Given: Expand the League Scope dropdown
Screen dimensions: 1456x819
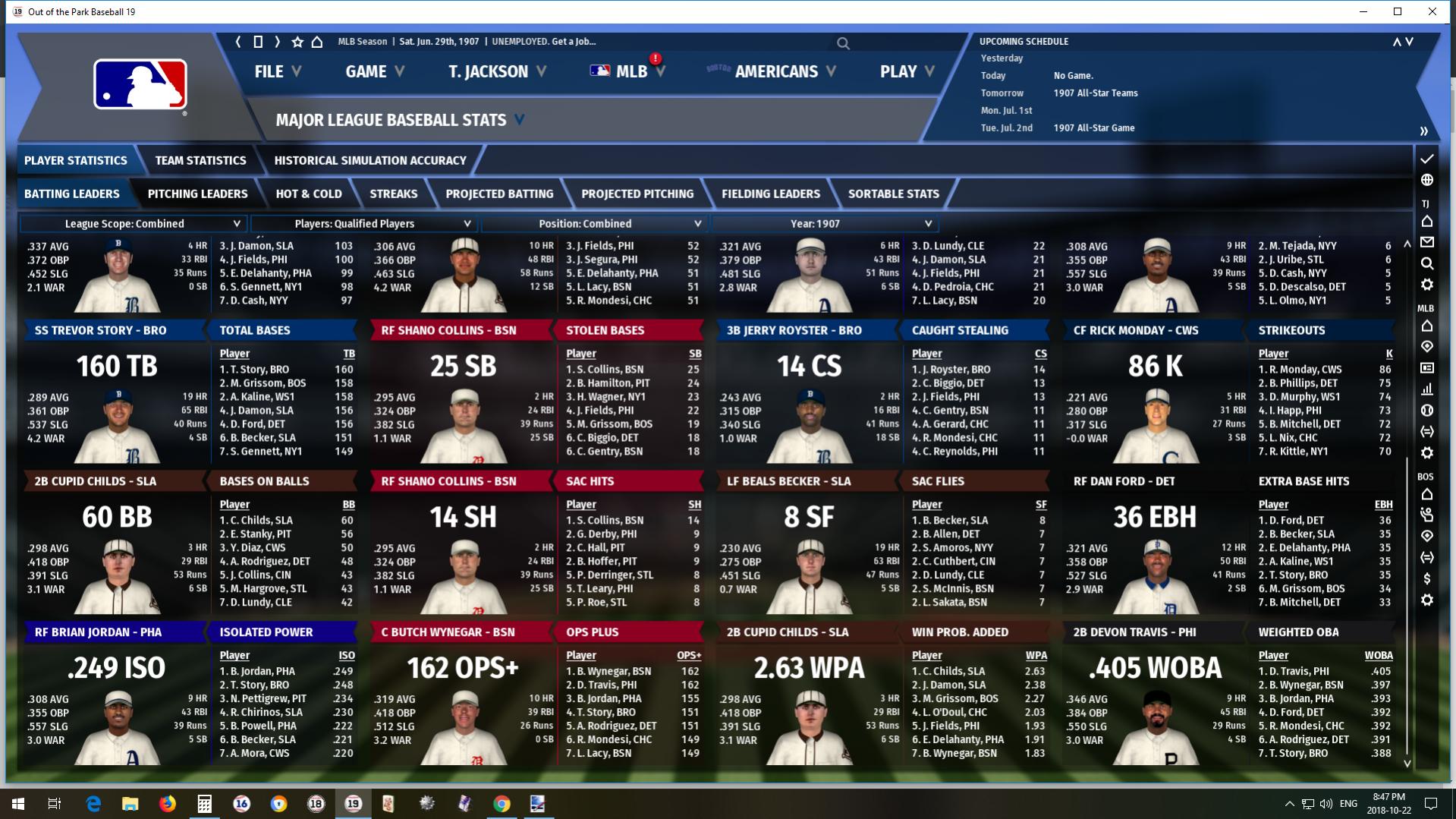Looking at the screenshot, I should coord(132,223).
